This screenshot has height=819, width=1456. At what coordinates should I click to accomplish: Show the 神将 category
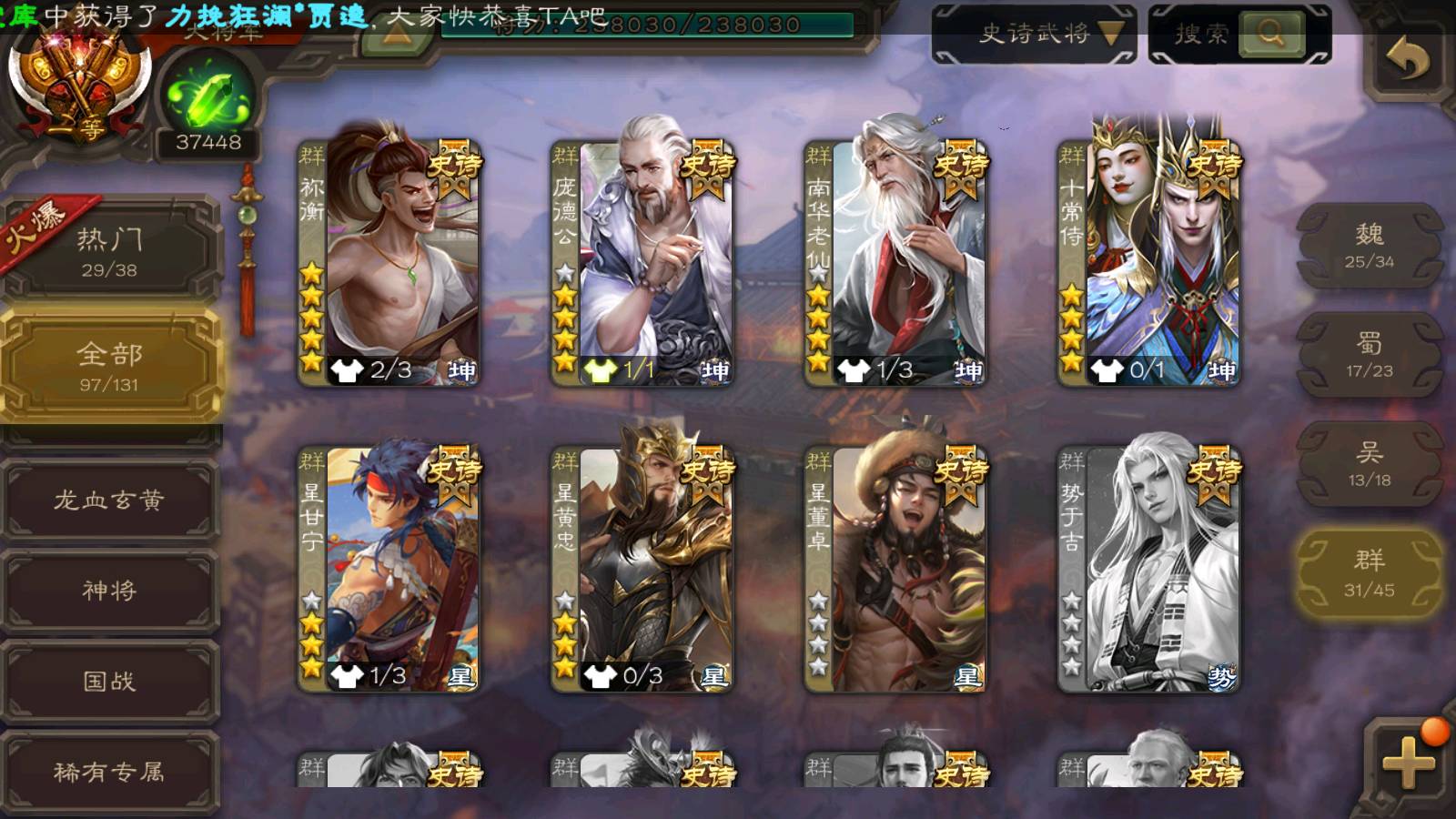point(109,591)
